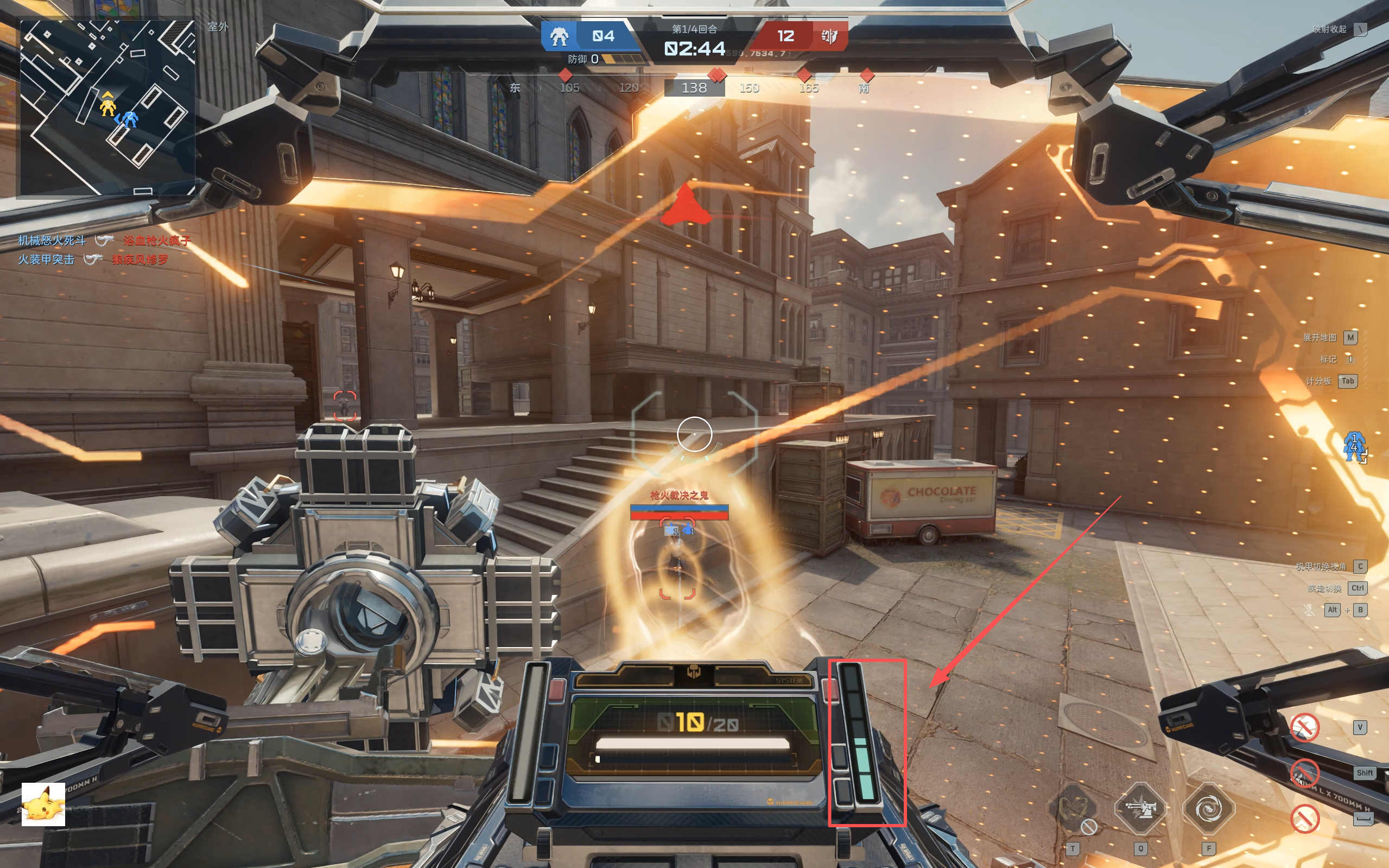Click the red team emblem
The width and height of the screenshot is (1389, 868).
tap(829, 36)
